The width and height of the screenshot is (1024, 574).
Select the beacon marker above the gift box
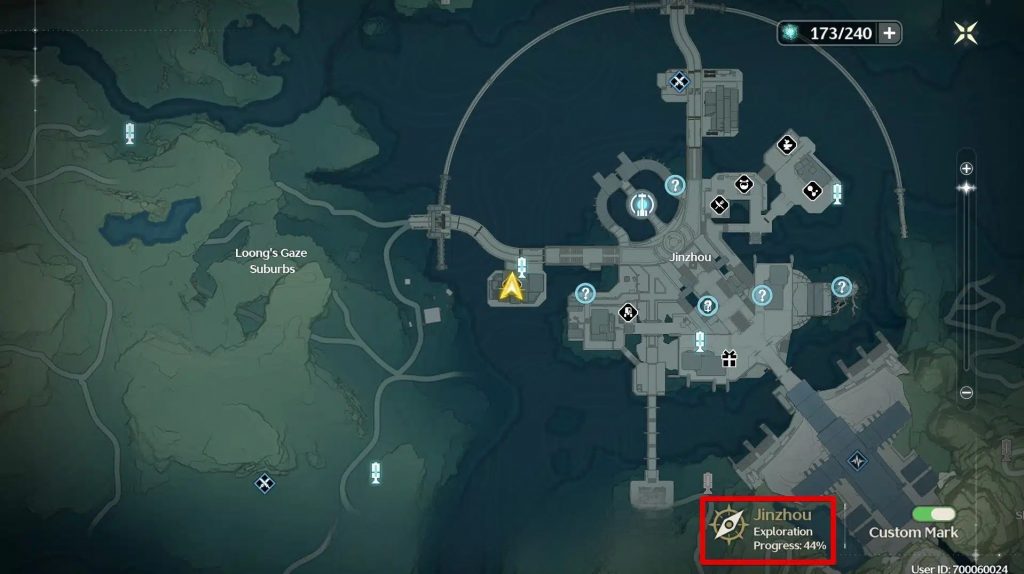700,340
